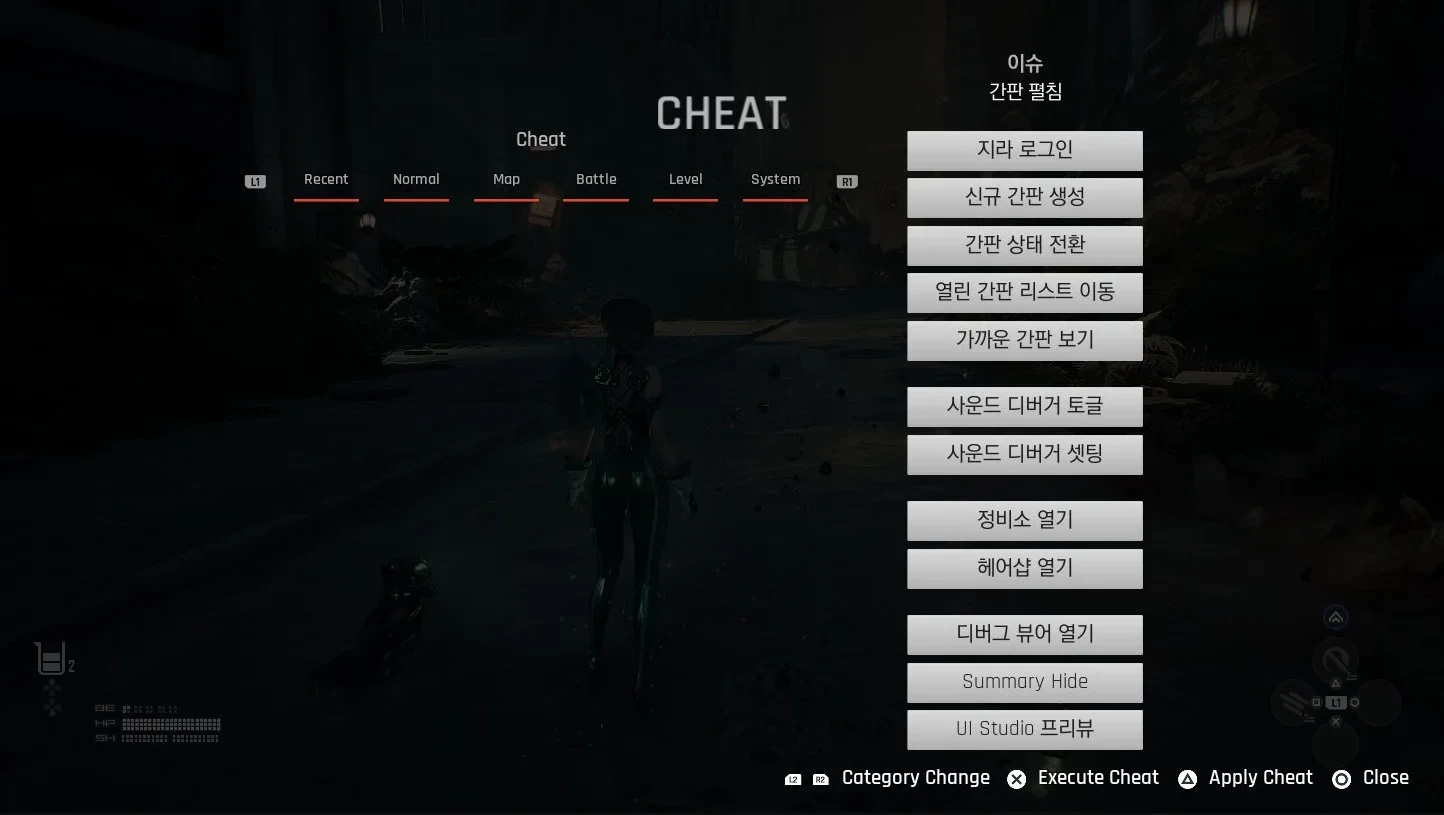This screenshot has width=1444, height=815.
Task: Select the 신규 간판 생성 cheat
Action: [1024, 197]
